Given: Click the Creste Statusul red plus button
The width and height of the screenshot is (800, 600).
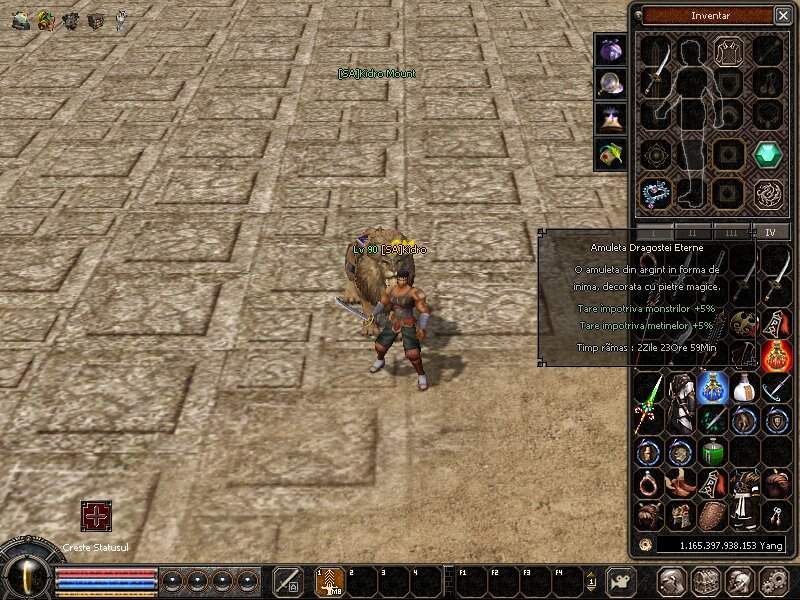Looking at the screenshot, I should (96, 517).
